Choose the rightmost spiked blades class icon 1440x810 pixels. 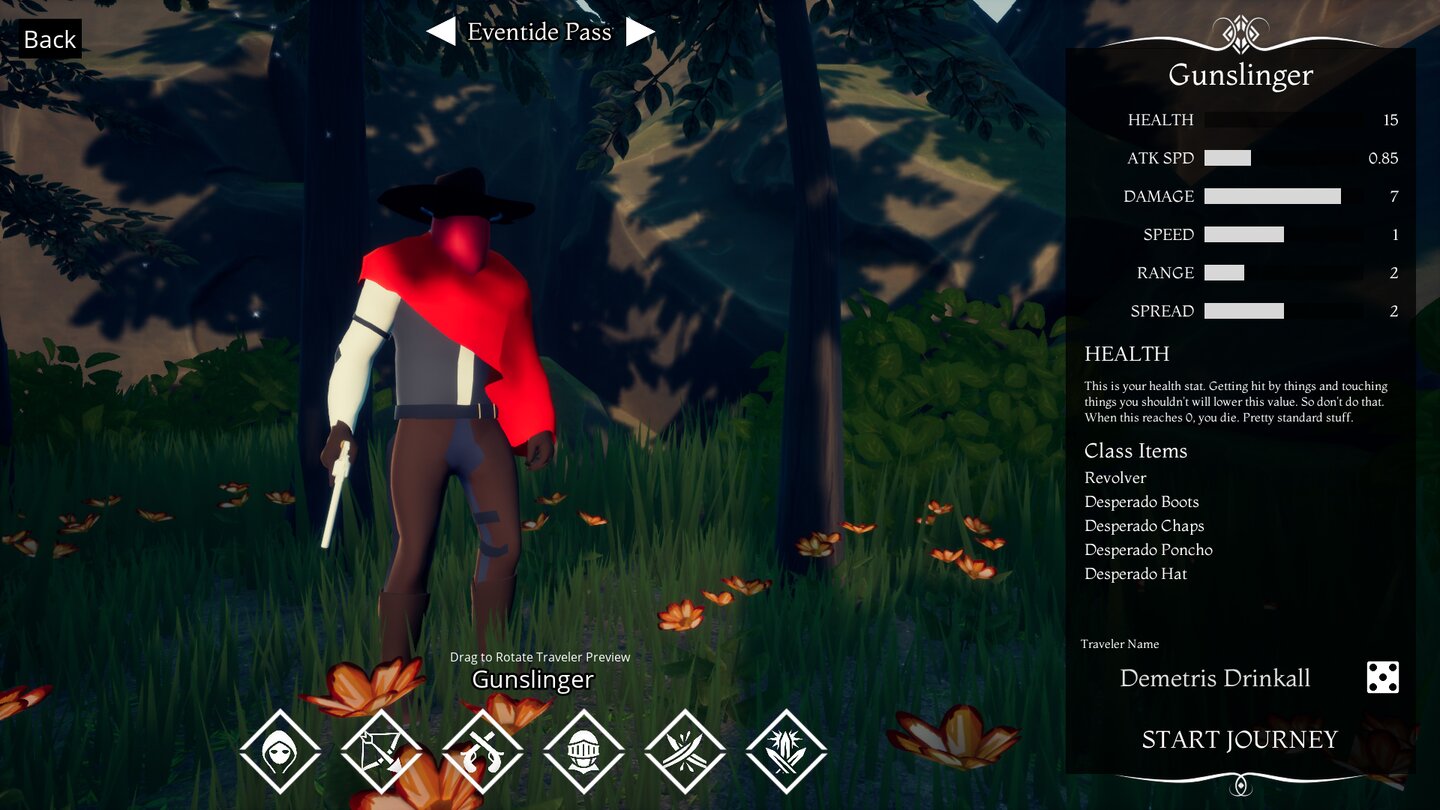click(x=786, y=750)
